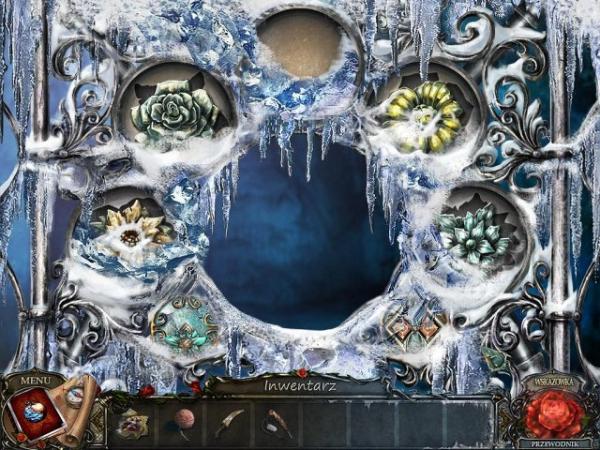This screenshot has width=600, height=450.
Task: Select the pink ball inventory item
Action: (x=182, y=418)
